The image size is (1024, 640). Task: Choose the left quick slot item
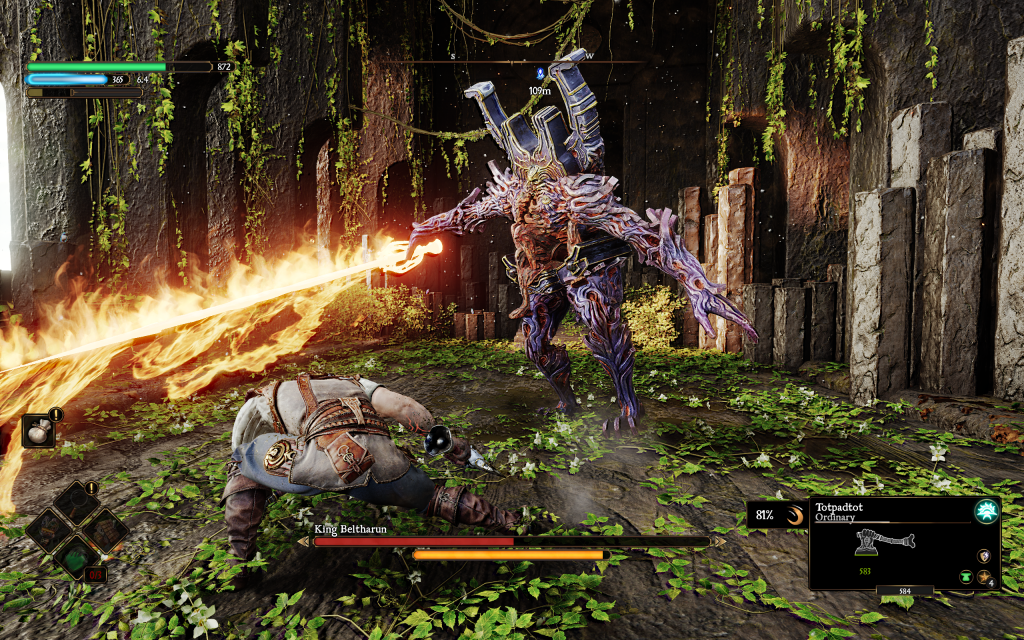[x=50, y=531]
